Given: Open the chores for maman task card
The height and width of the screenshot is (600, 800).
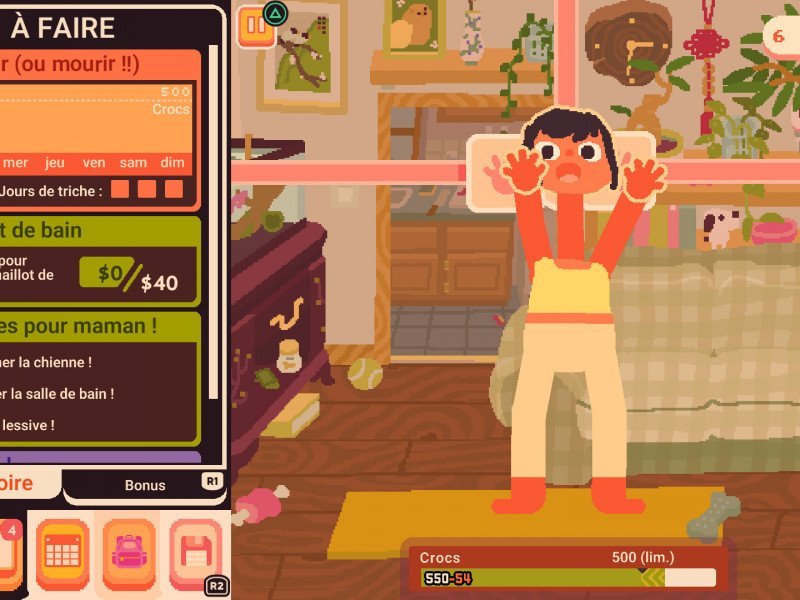Looking at the screenshot, I should pos(100,378).
